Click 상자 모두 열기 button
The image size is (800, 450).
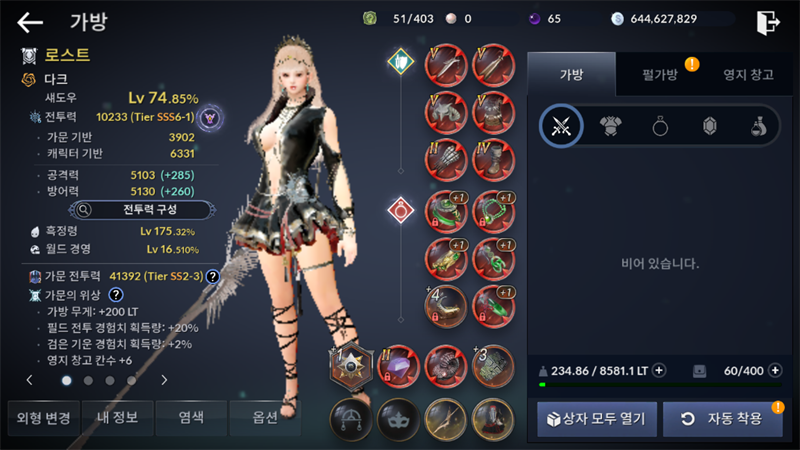pos(596,418)
